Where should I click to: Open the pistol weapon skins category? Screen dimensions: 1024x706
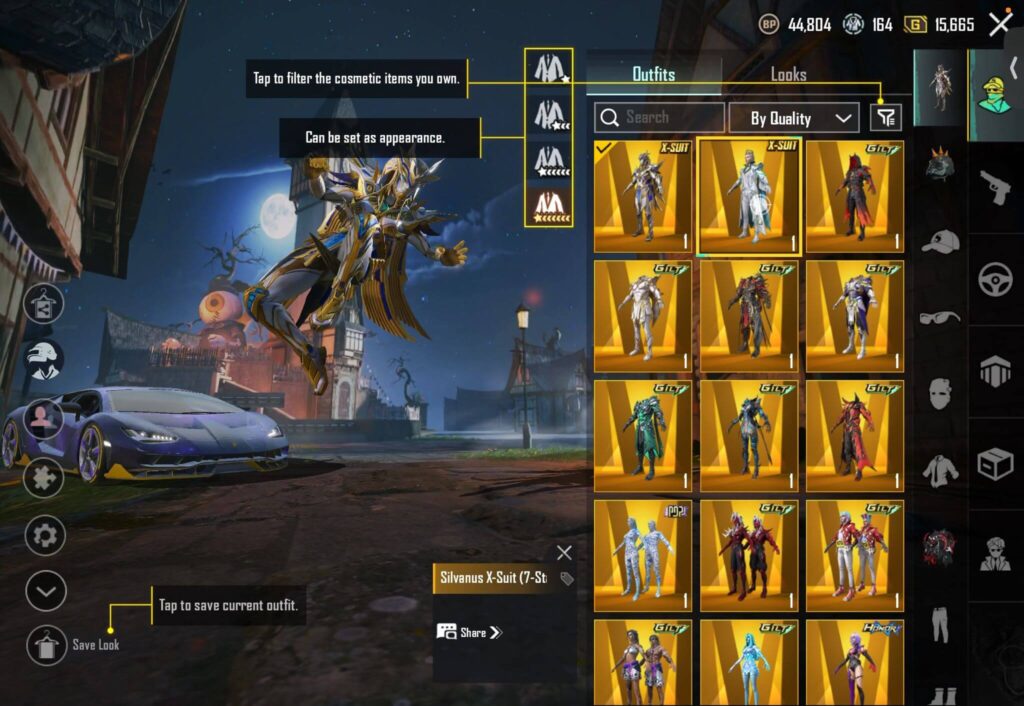coord(995,186)
